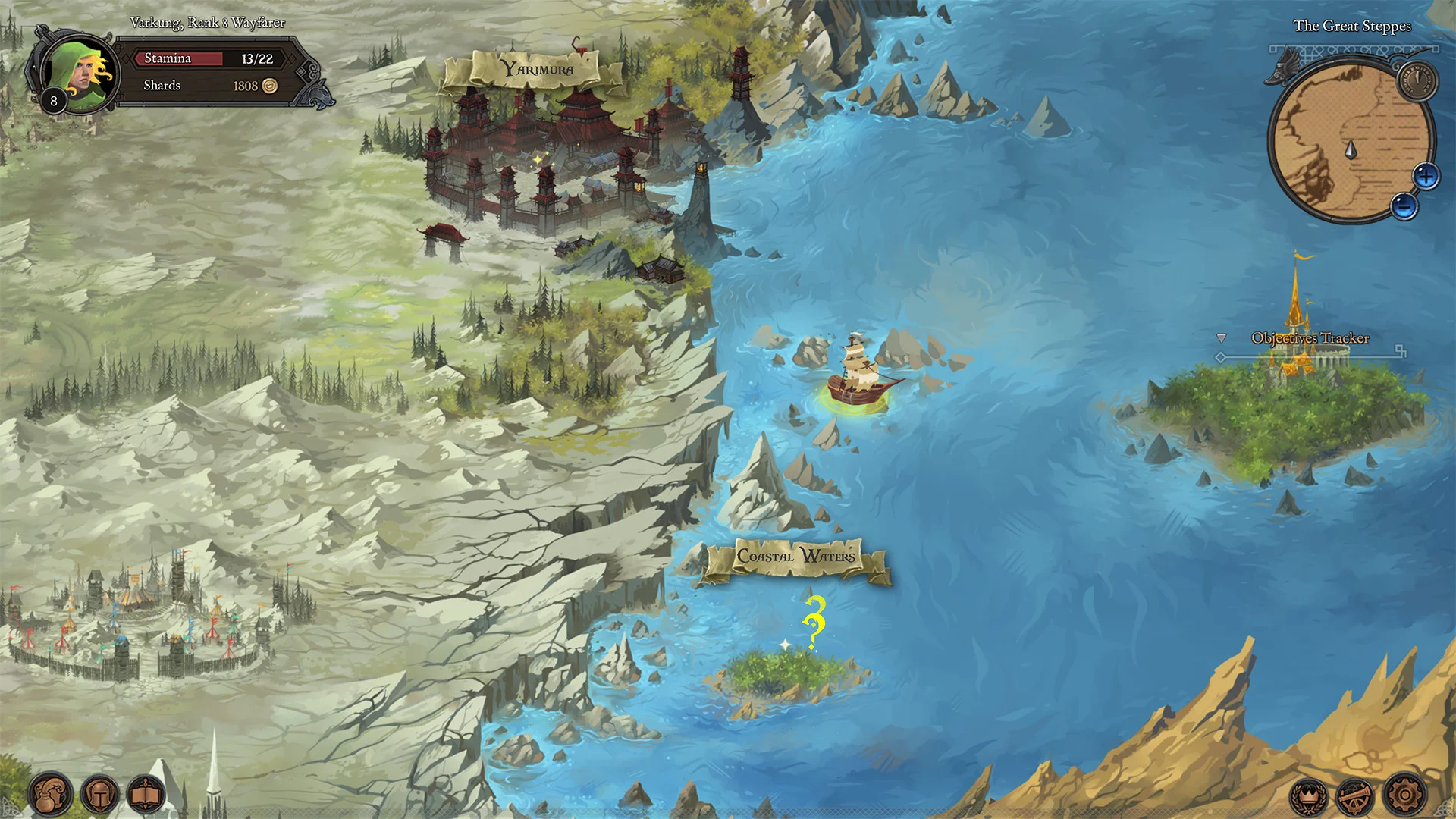Click the level 8 badge below the portrait
1456x819 pixels.
click(53, 99)
